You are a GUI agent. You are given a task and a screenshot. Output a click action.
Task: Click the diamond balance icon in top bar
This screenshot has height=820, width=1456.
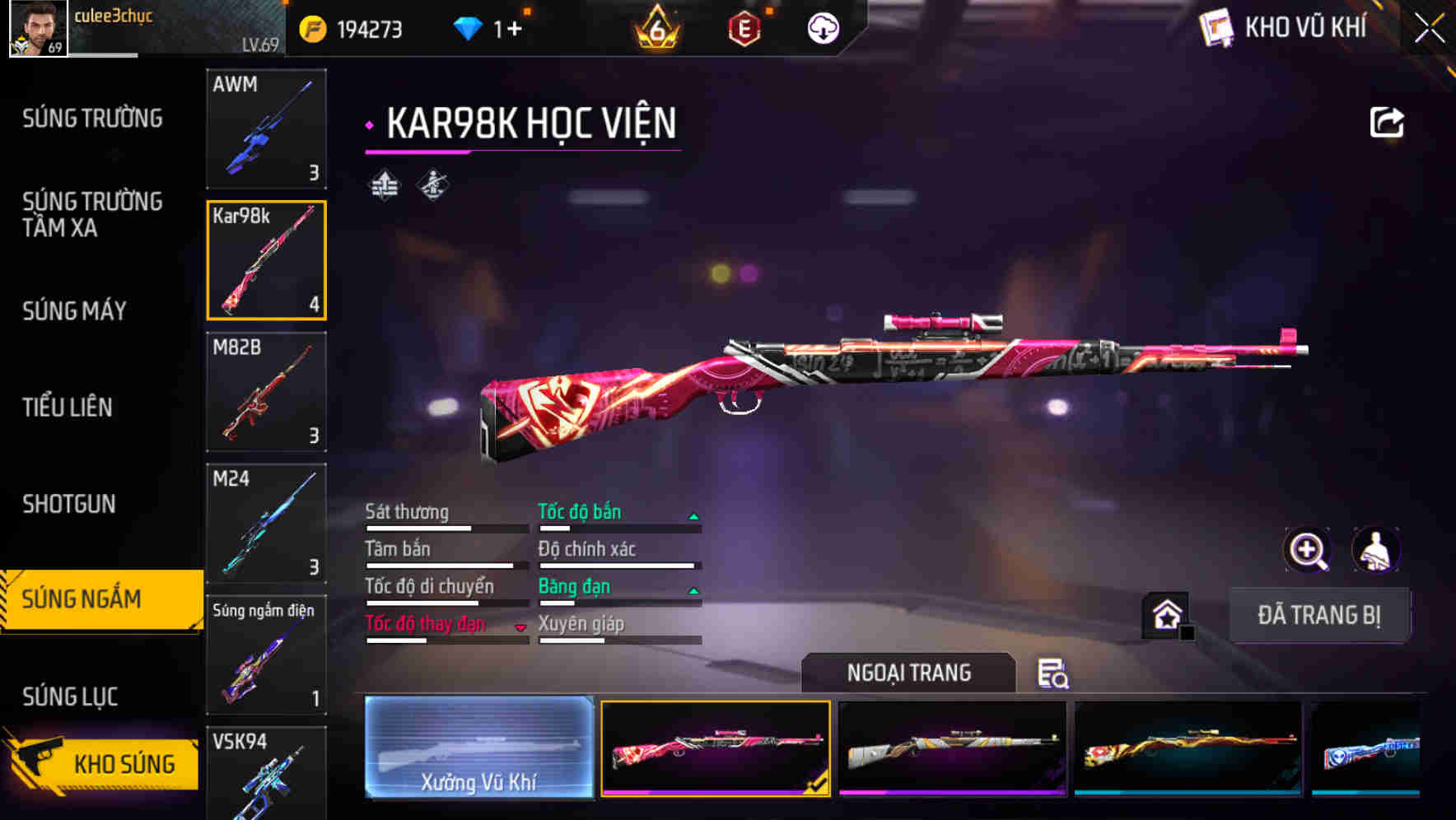(x=467, y=27)
